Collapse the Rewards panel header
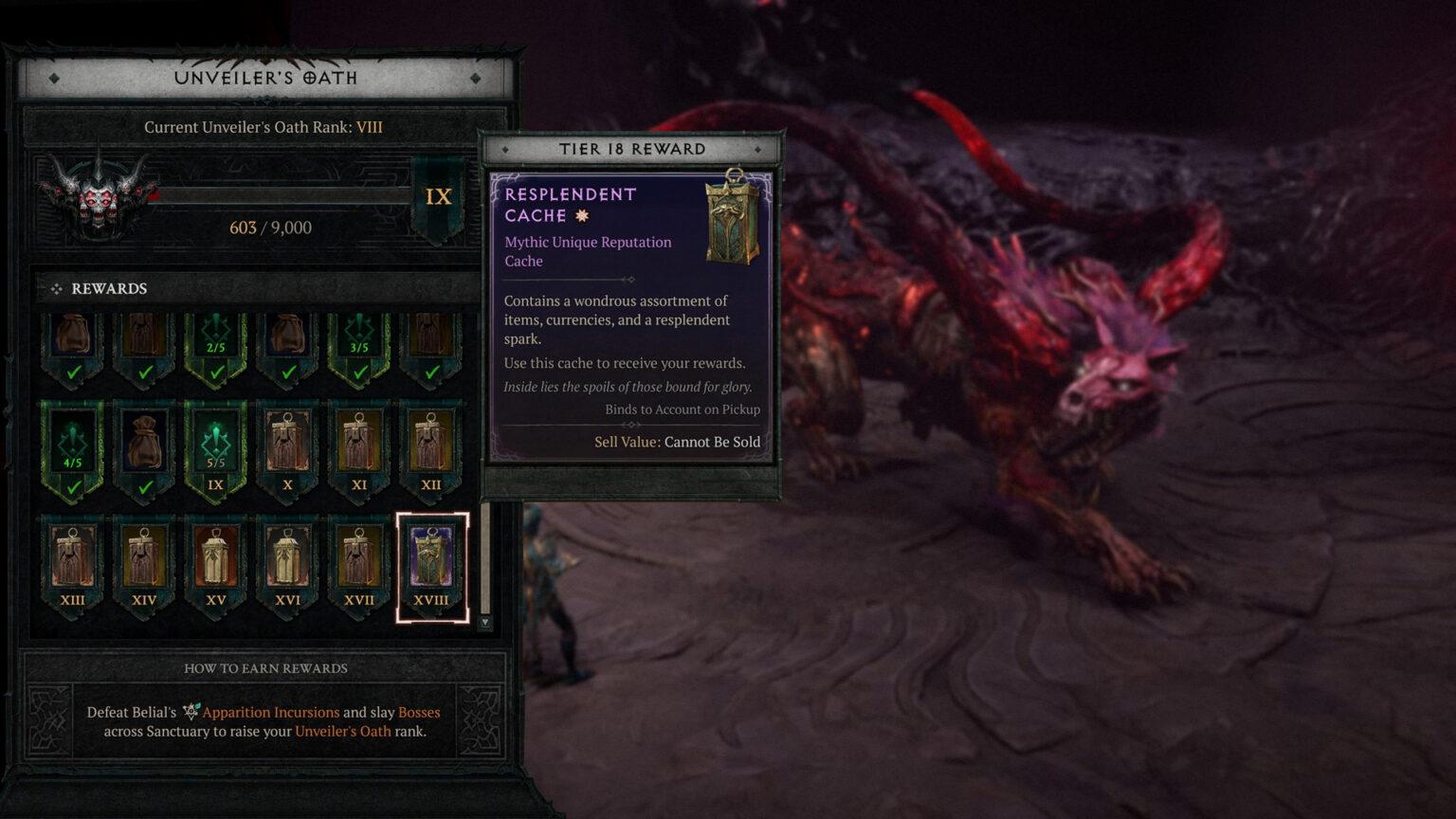Image resolution: width=1456 pixels, height=819 pixels. (107, 288)
